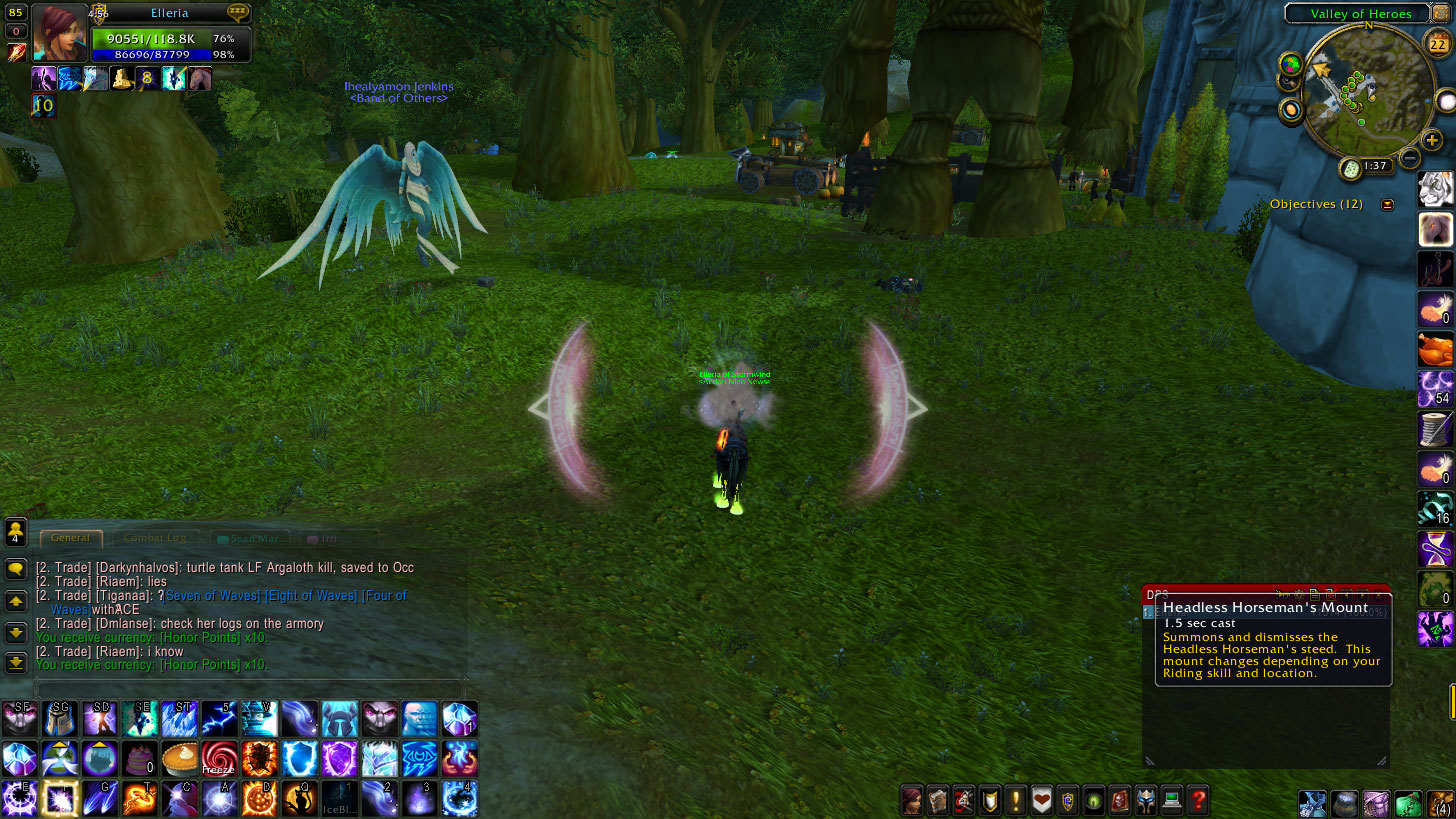Open the character info micro button
The width and height of the screenshot is (1456, 819).
[912, 800]
